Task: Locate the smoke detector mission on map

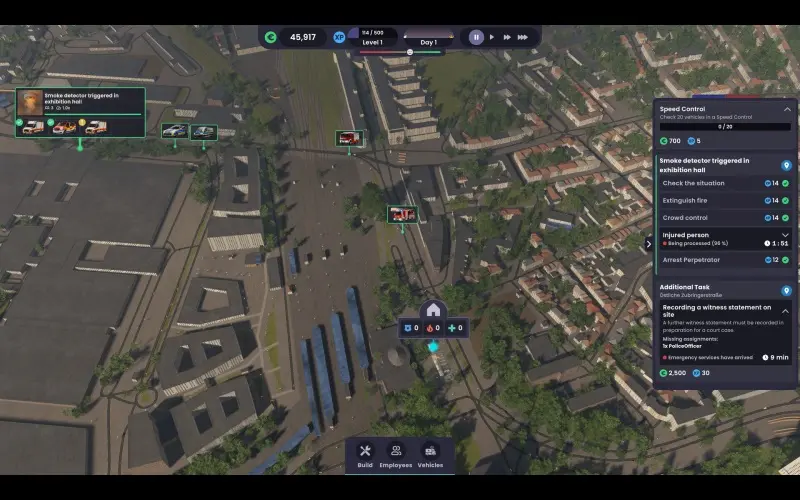Action: pyautogui.click(x=786, y=165)
